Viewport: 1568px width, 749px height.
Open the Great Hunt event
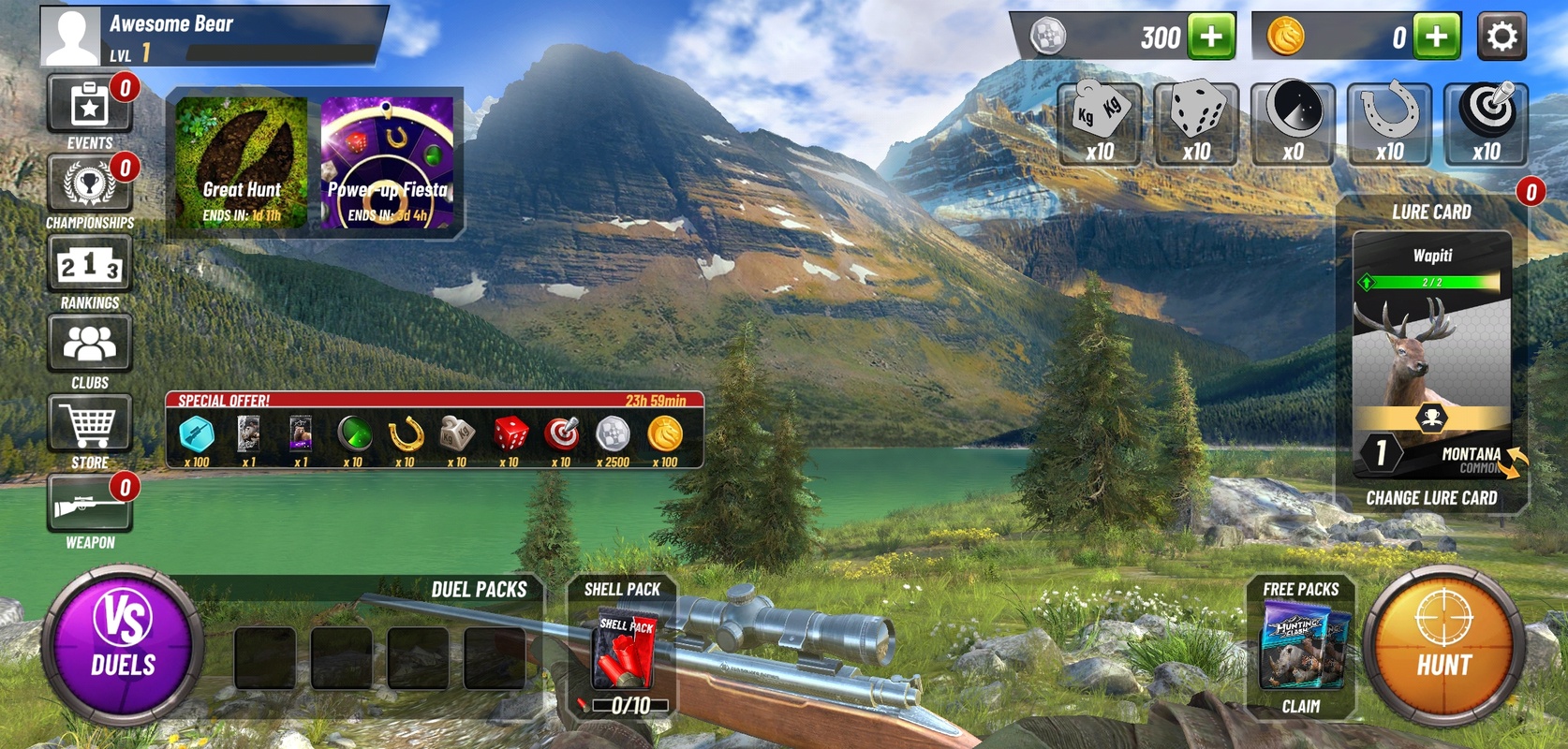point(242,163)
